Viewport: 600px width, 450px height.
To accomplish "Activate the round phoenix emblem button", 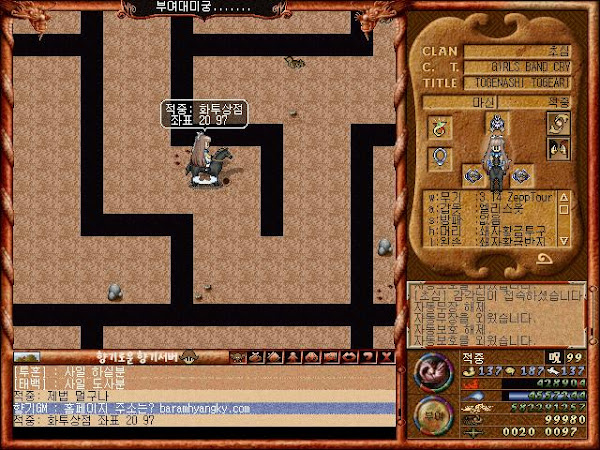I will pos(431,372).
